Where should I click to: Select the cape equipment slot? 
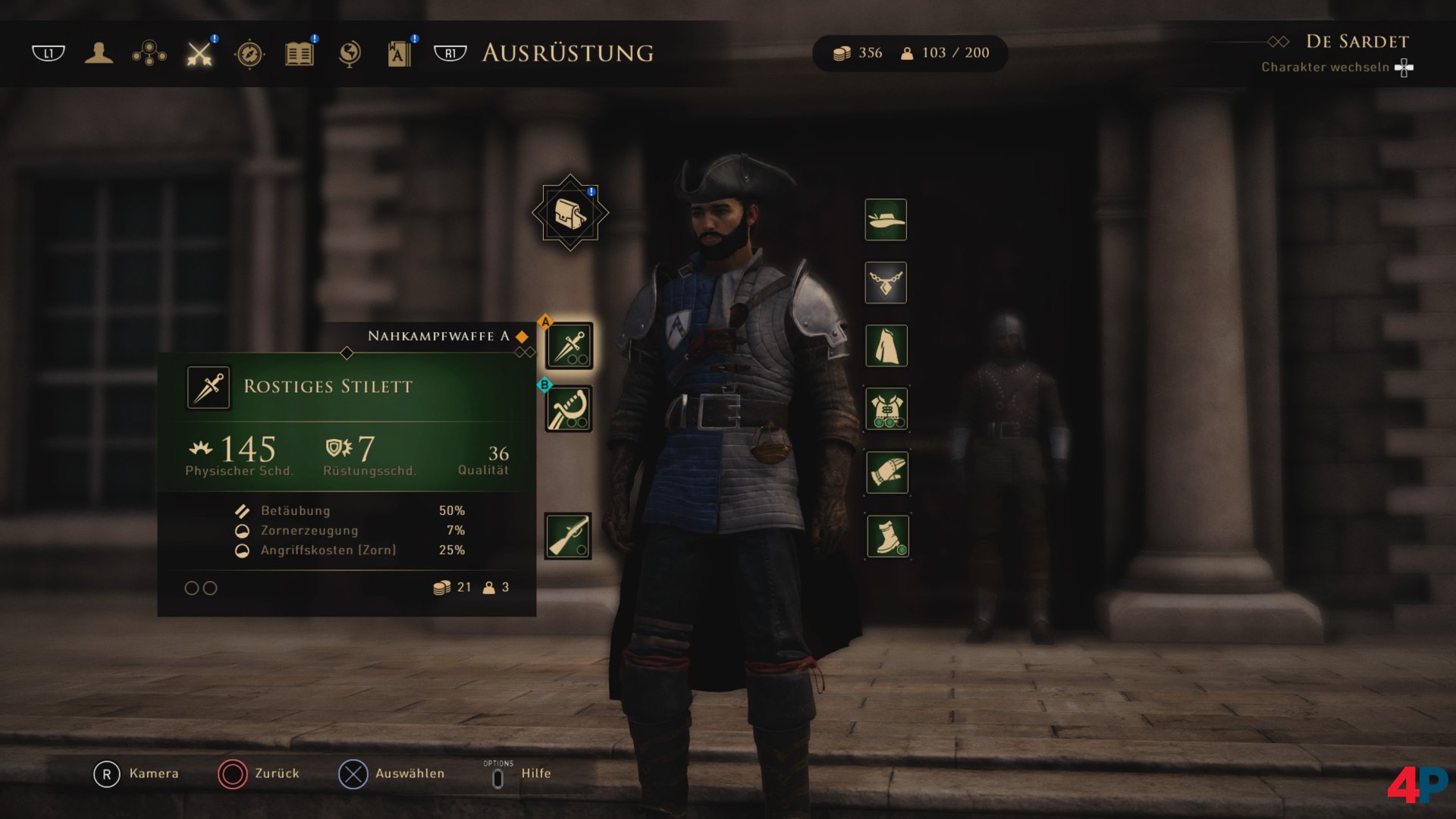(x=886, y=346)
